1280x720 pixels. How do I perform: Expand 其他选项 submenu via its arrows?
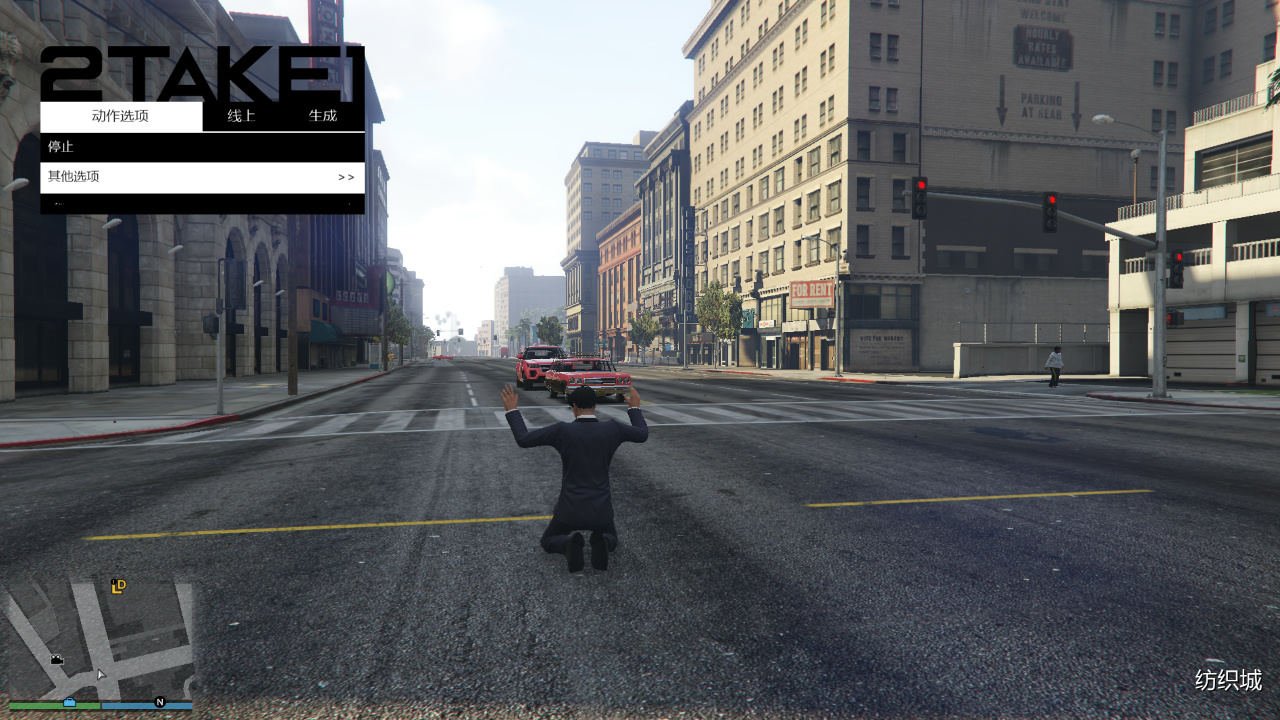click(345, 177)
